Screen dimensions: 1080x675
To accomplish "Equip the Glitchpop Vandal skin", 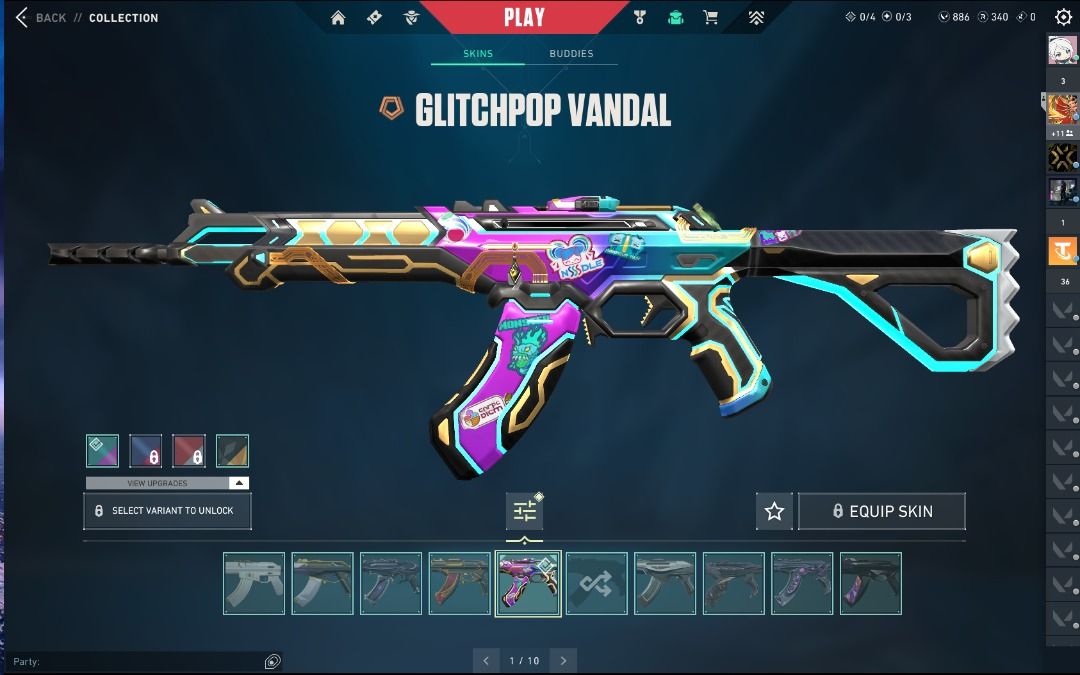I will 882,511.
